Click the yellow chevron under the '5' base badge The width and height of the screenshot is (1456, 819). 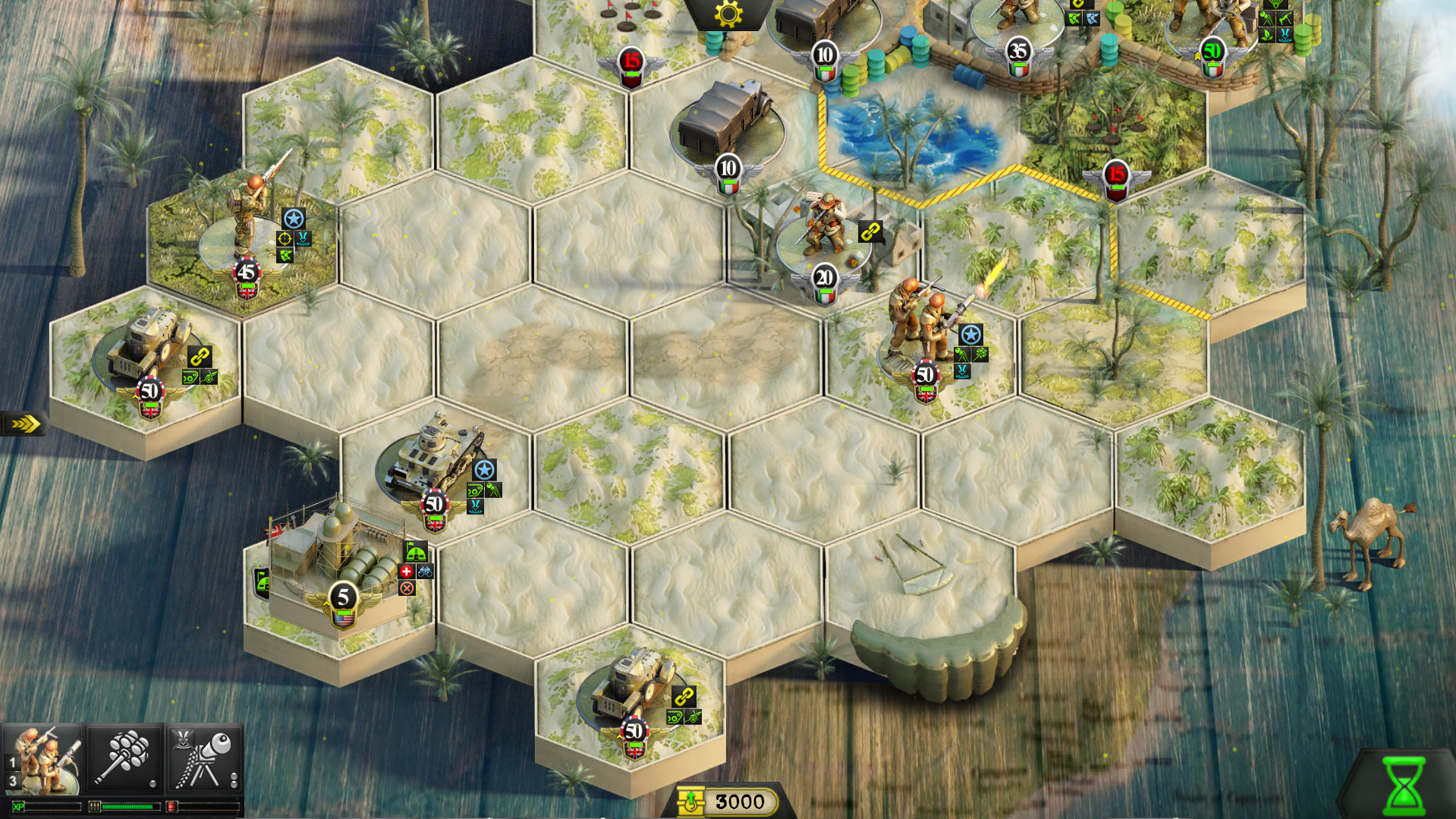326,603
